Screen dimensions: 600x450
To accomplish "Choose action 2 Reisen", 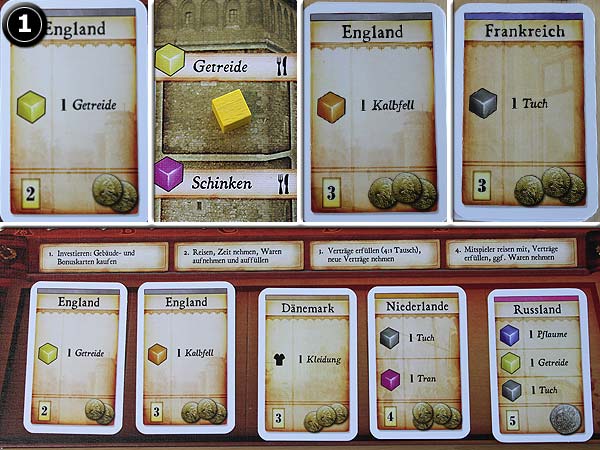I will pyautogui.click(x=236, y=255).
